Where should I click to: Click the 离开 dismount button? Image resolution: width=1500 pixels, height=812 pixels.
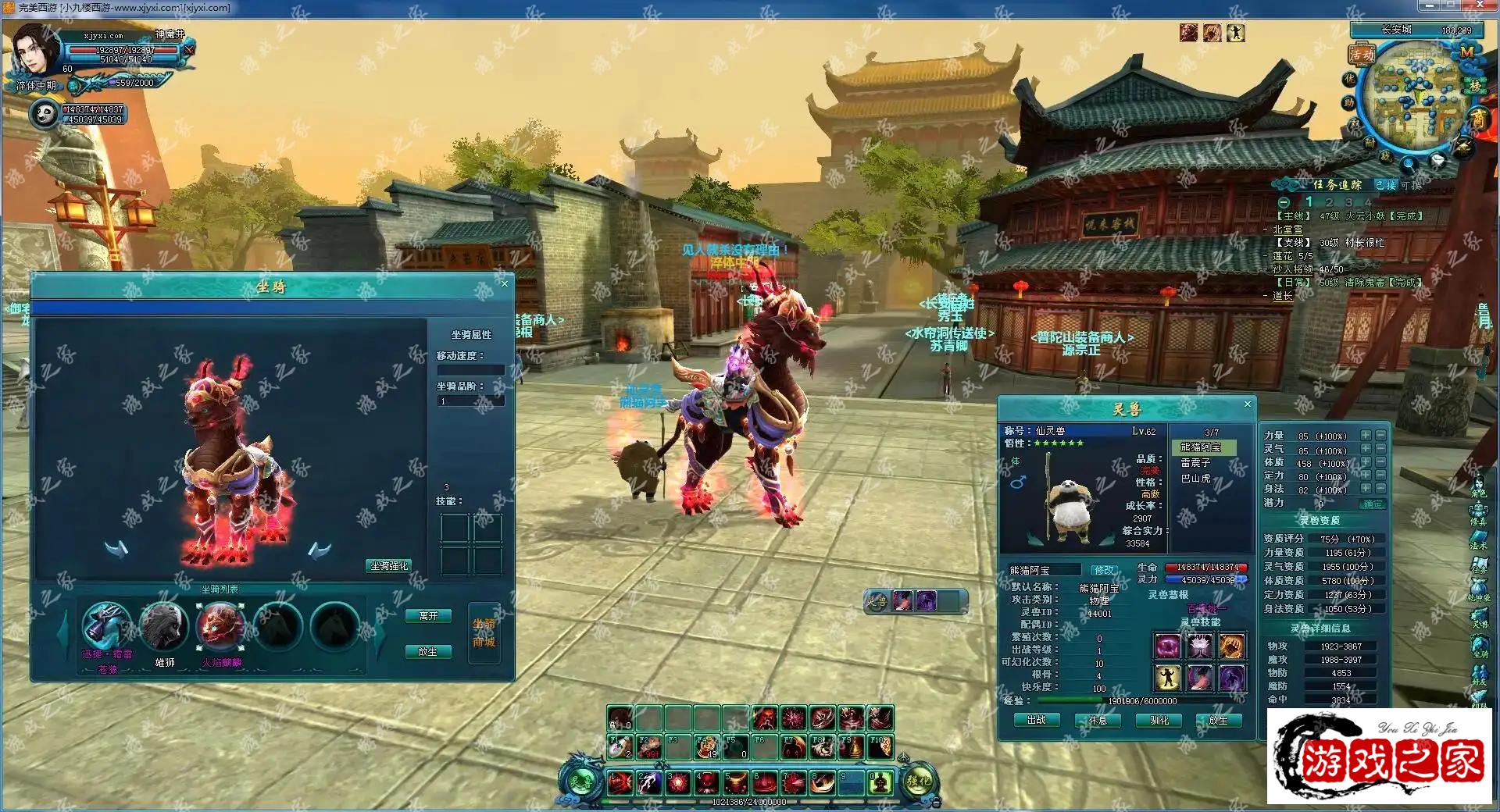click(428, 616)
